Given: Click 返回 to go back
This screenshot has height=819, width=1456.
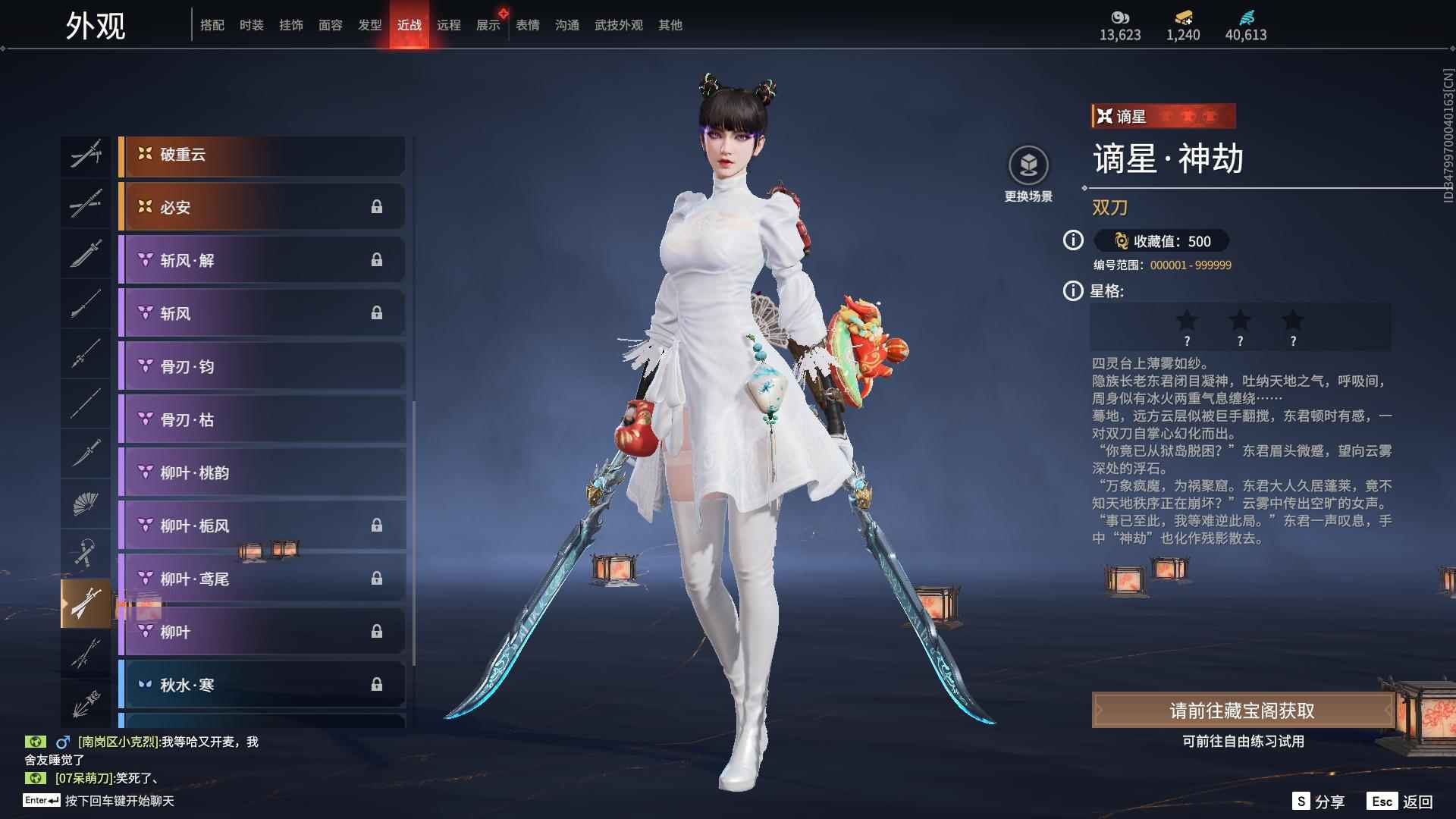Looking at the screenshot, I should [1401, 802].
